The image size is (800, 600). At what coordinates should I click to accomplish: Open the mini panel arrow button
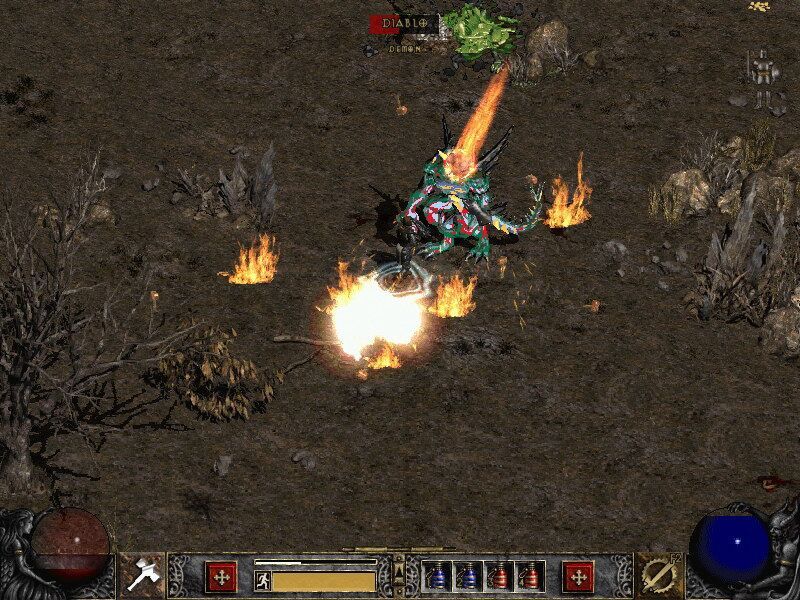click(x=399, y=572)
